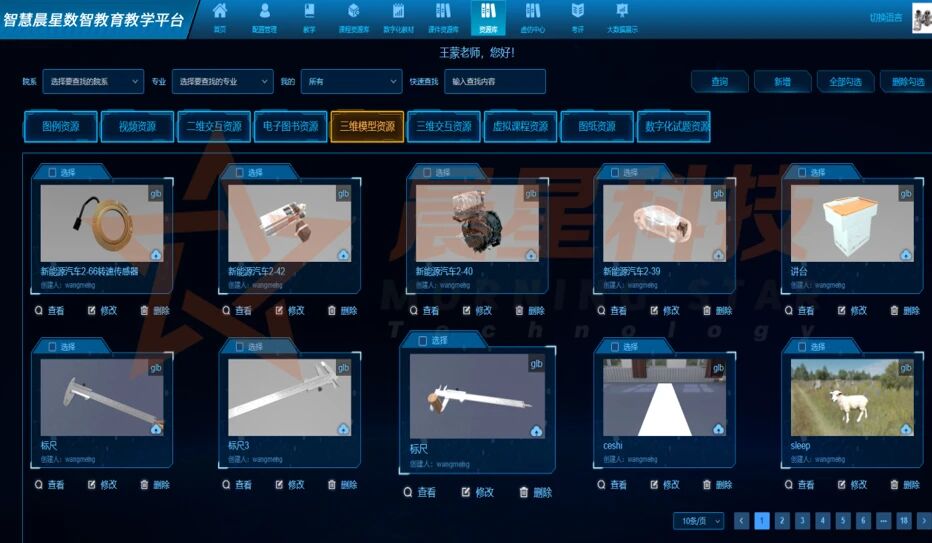
Task: Open the 专业 major dropdown
Action: (222, 81)
